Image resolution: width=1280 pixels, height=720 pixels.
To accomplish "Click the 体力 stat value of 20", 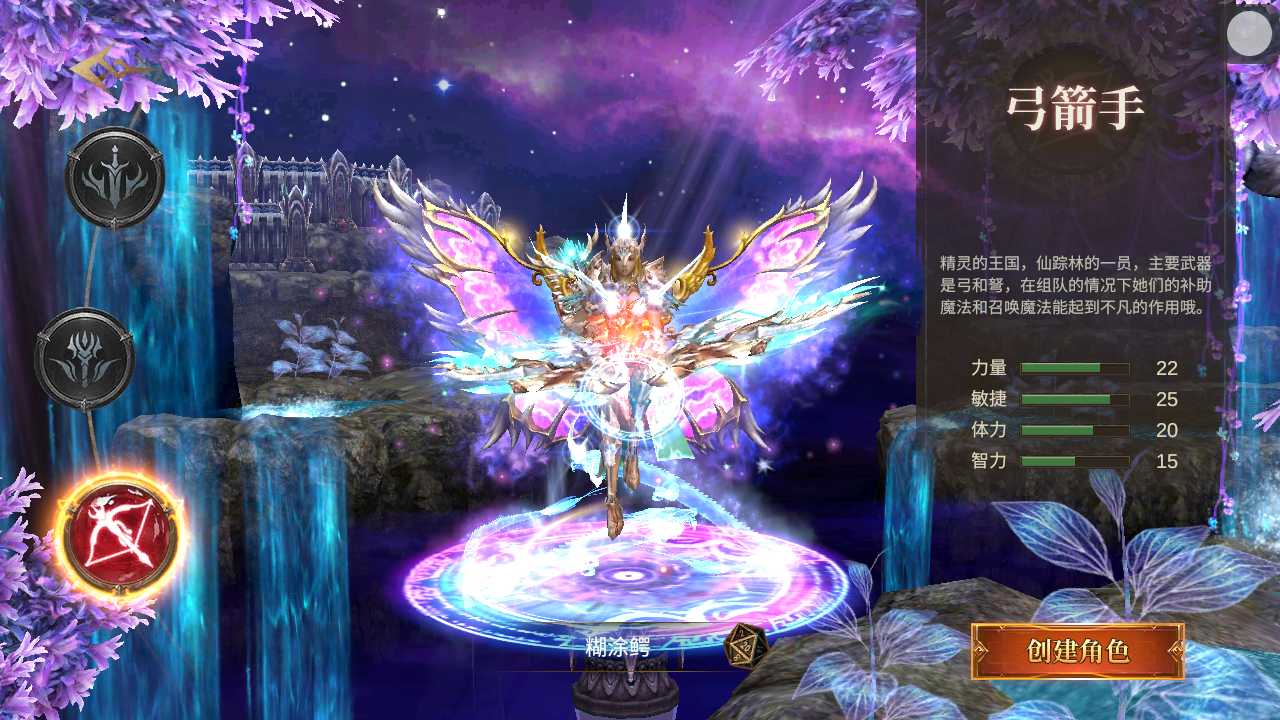I will tap(1168, 431).
